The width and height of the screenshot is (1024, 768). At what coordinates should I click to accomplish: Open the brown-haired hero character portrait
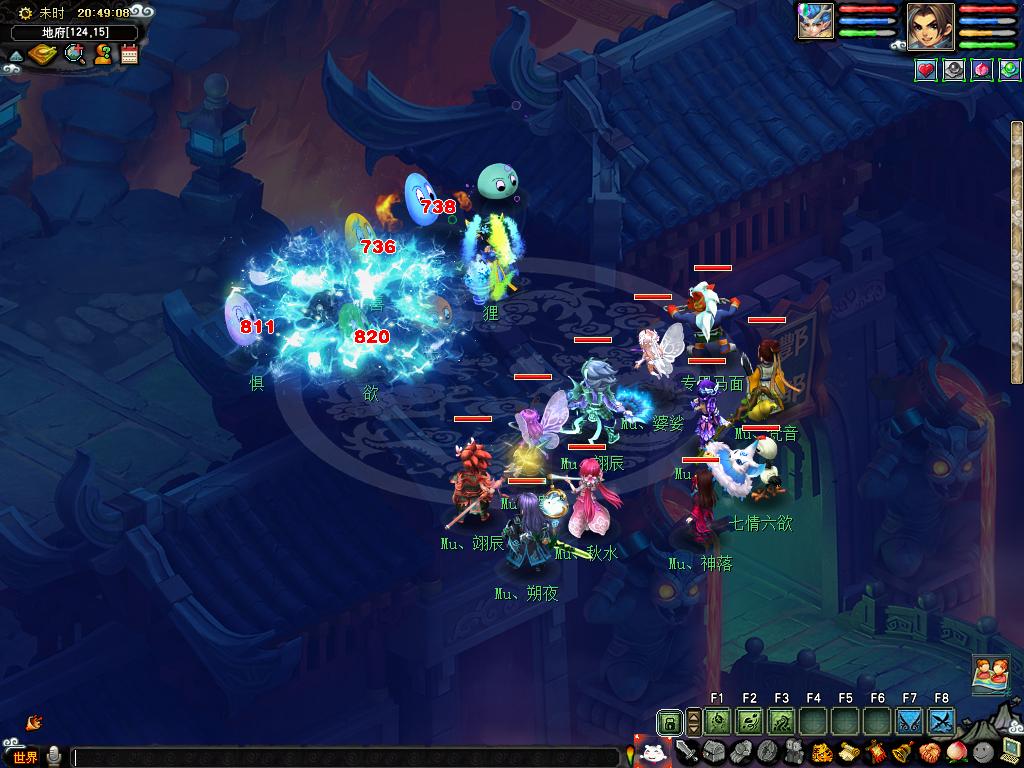coord(930,26)
